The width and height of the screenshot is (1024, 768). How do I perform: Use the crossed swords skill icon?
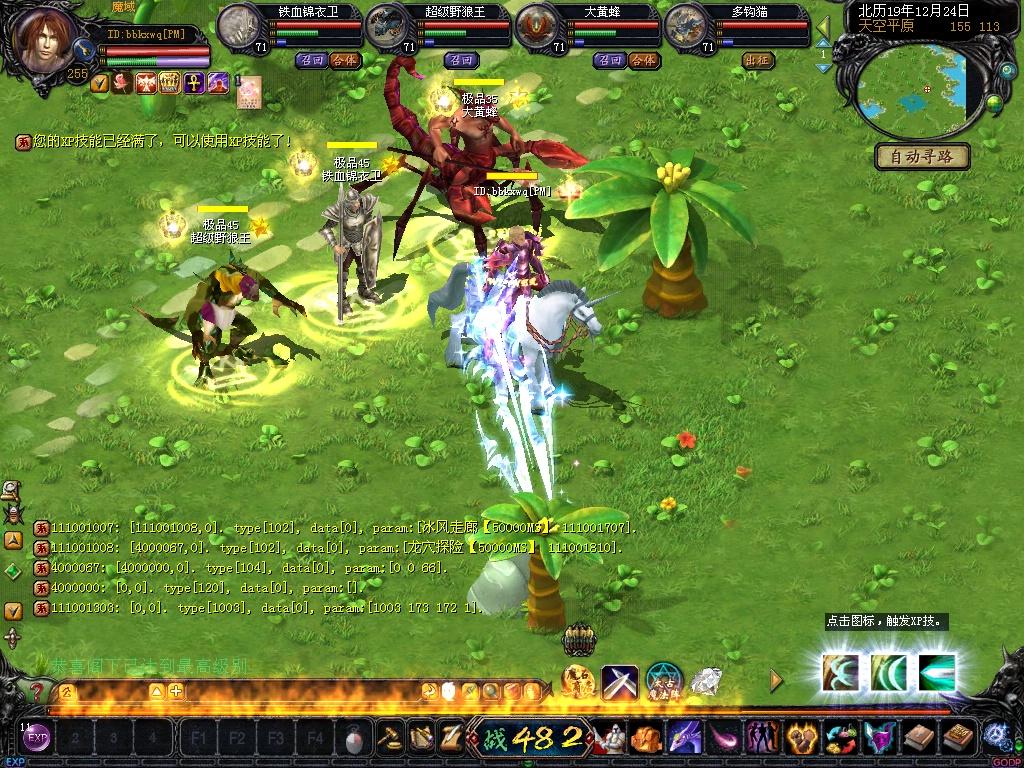point(619,682)
